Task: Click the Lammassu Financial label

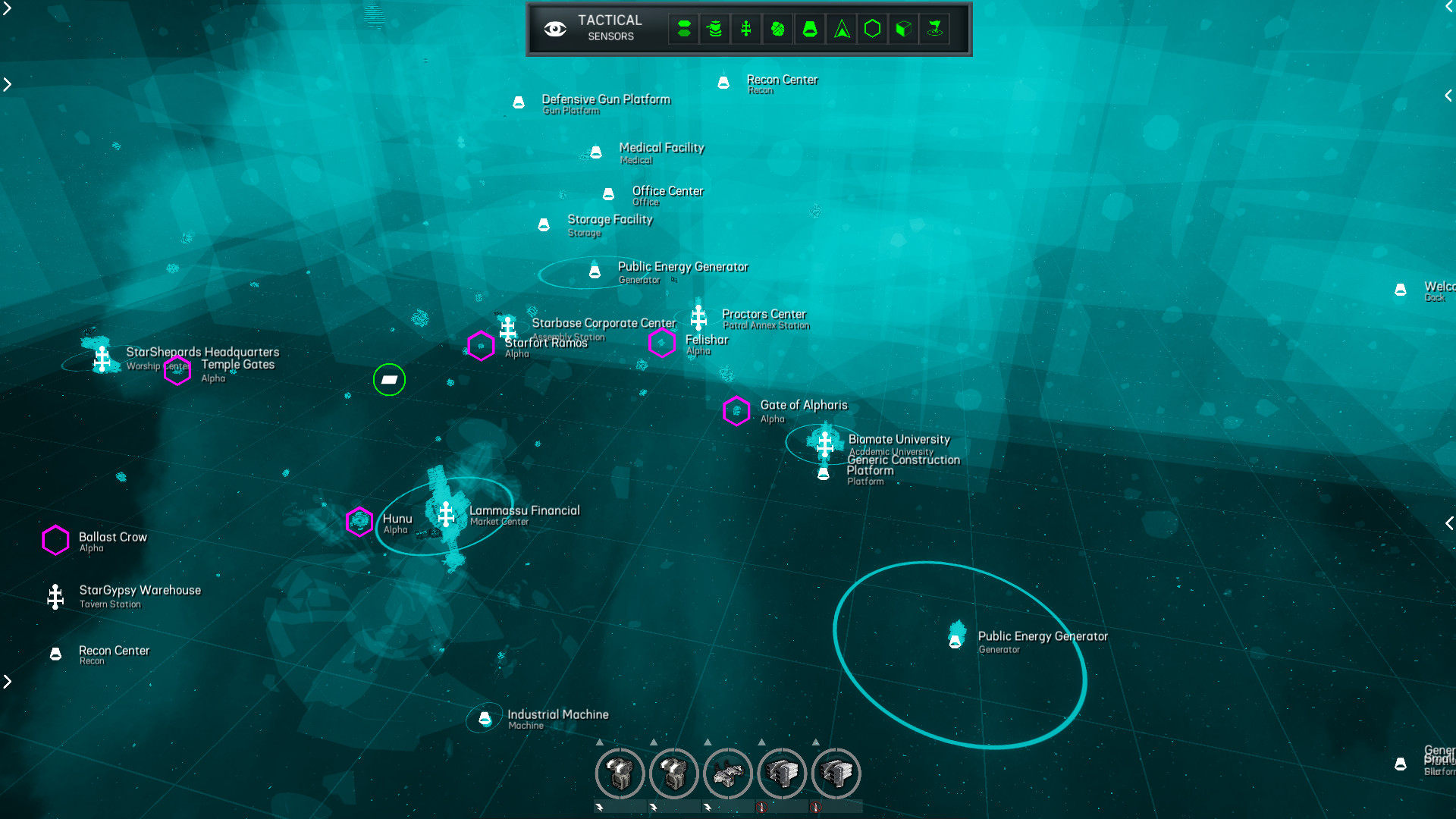Action: coord(523,510)
